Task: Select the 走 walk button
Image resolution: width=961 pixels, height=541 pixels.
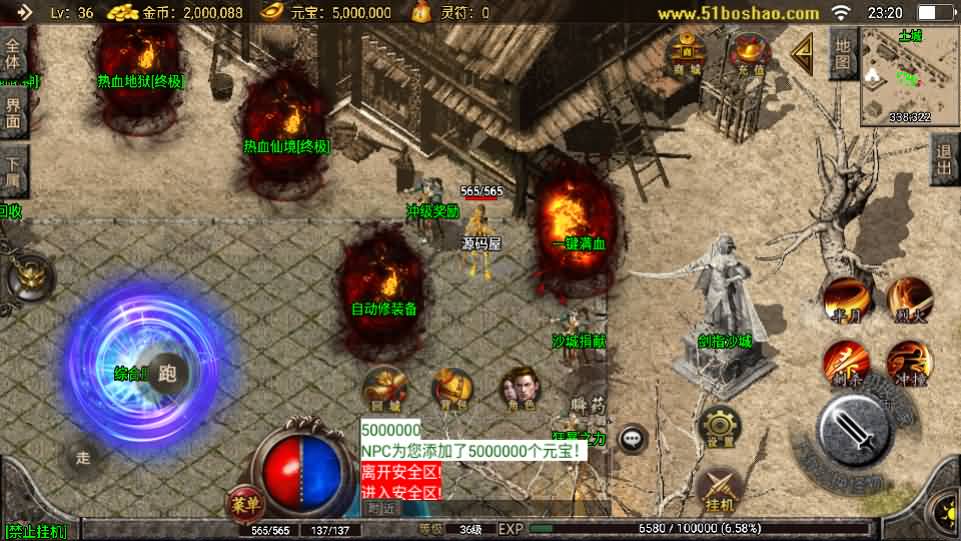Action: pyautogui.click(x=83, y=458)
